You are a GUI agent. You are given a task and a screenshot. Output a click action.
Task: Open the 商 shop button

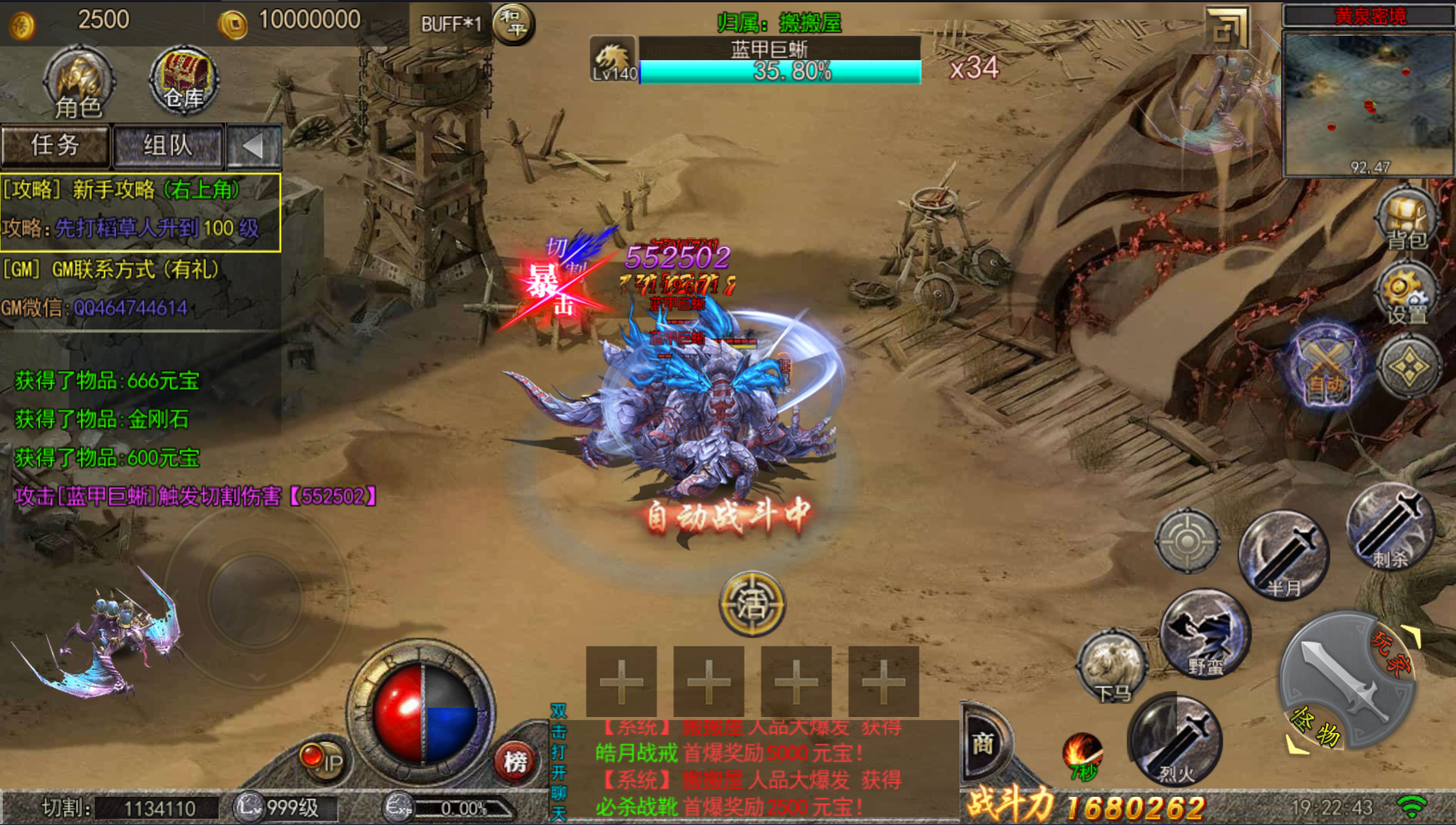point(983,743)
